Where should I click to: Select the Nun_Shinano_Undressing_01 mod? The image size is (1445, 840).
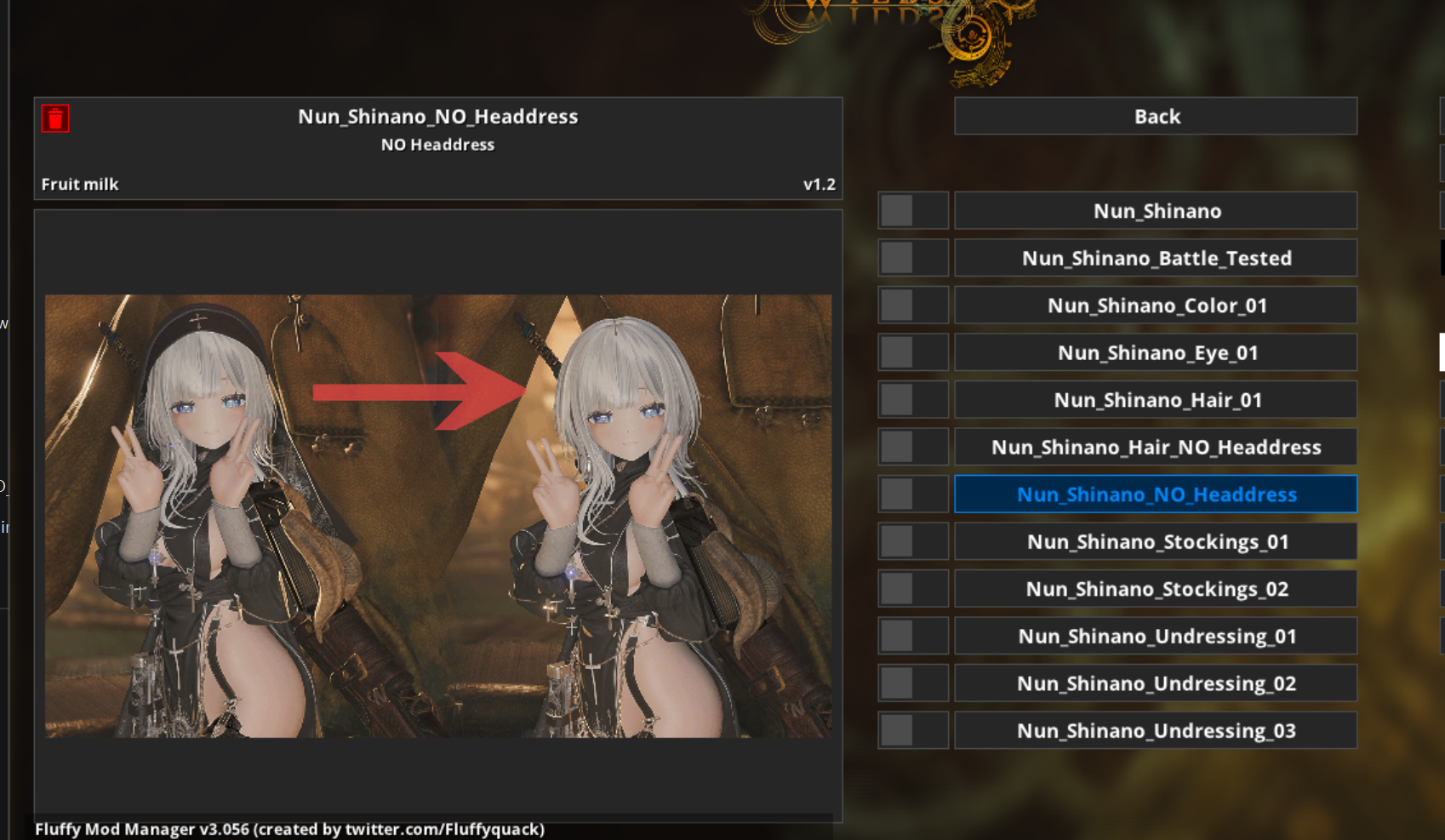tap(1156, 635)
